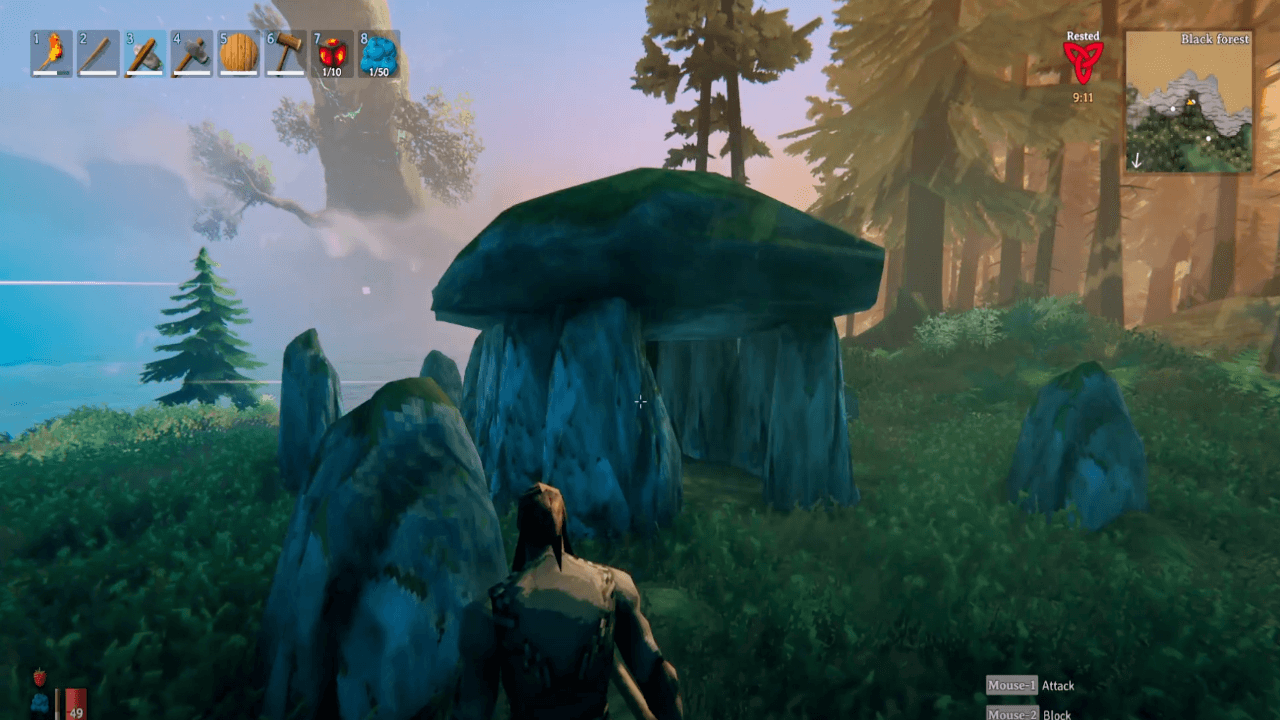Equip the club from slot 2
This screenshot has width=1280, height=720.
point(96,52)
